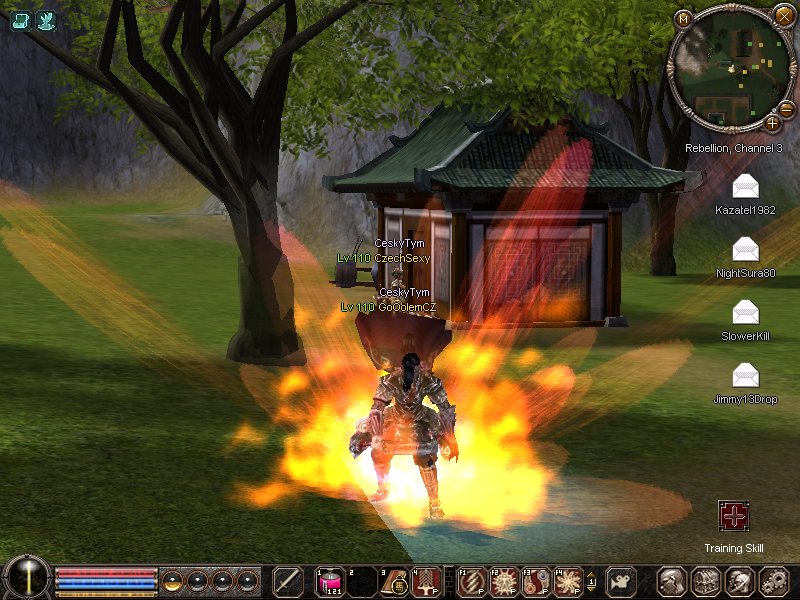The image size is (800, 600).
Task: Open the inventory chest button
Action: (x=706, y=582)
